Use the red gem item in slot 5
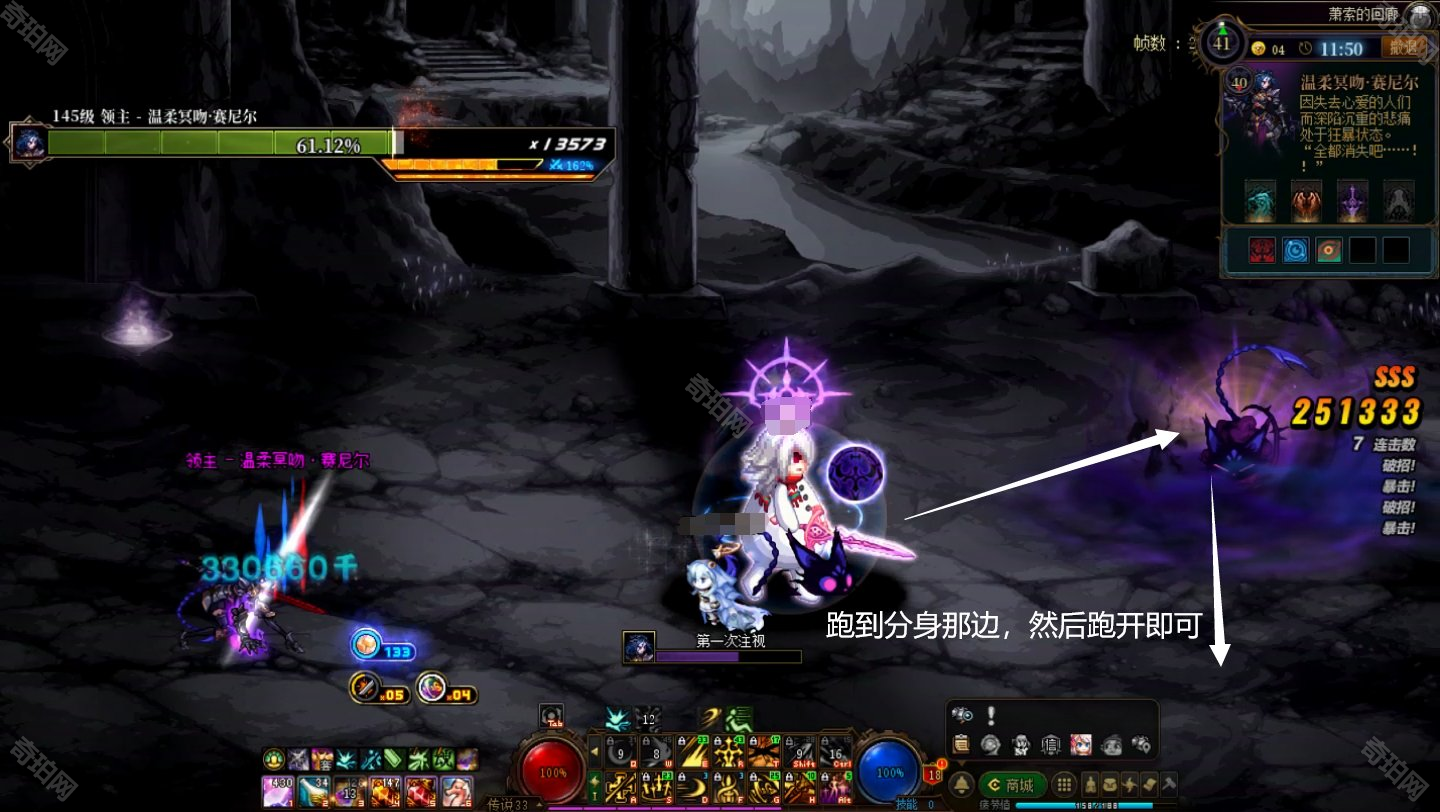The height and width of the screenshot is (812, 1440). tap(421, 791)
